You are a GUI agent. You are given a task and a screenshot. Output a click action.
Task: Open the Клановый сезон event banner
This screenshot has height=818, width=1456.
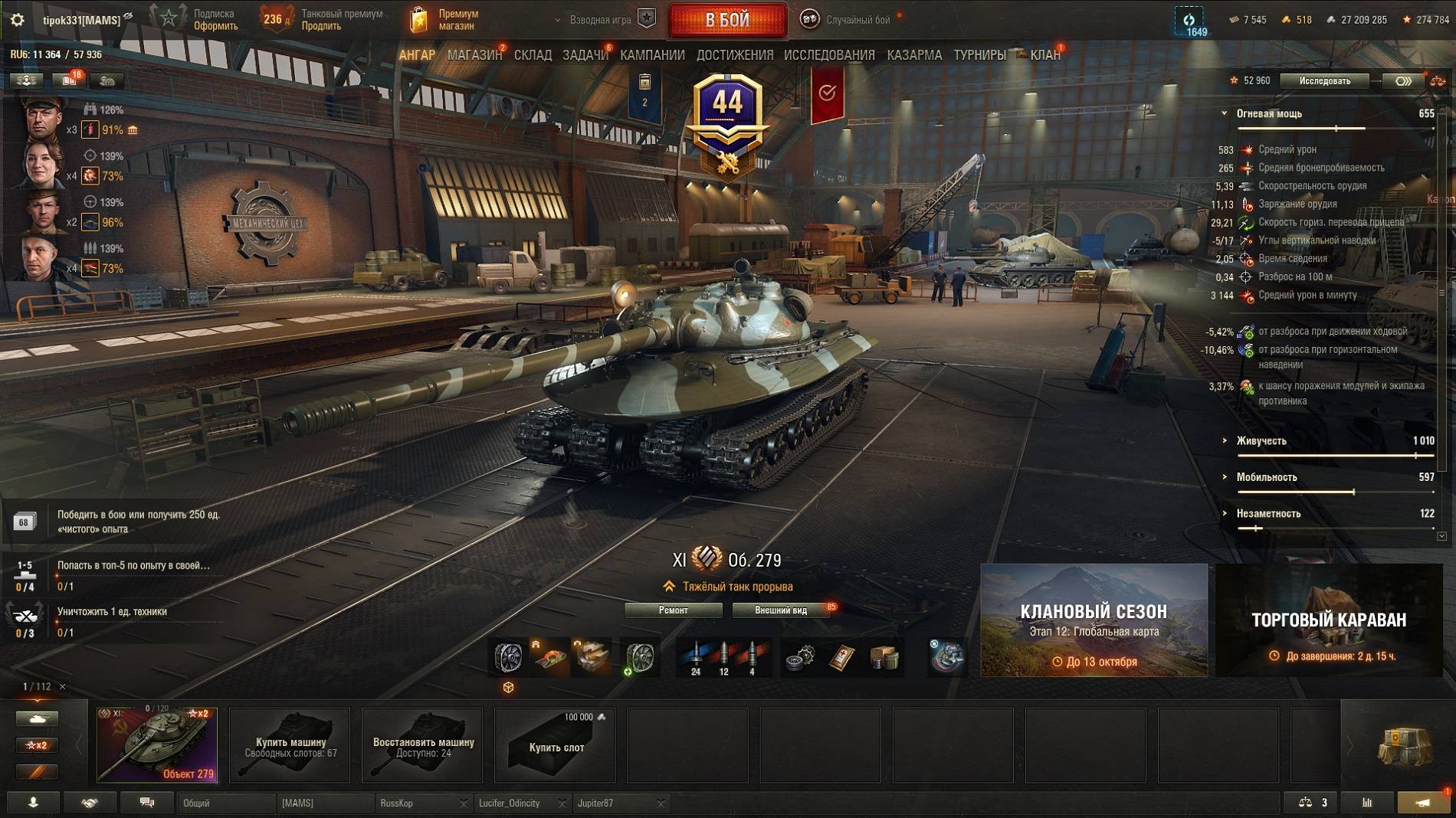pyautogui.click(x=1094, y=620)
